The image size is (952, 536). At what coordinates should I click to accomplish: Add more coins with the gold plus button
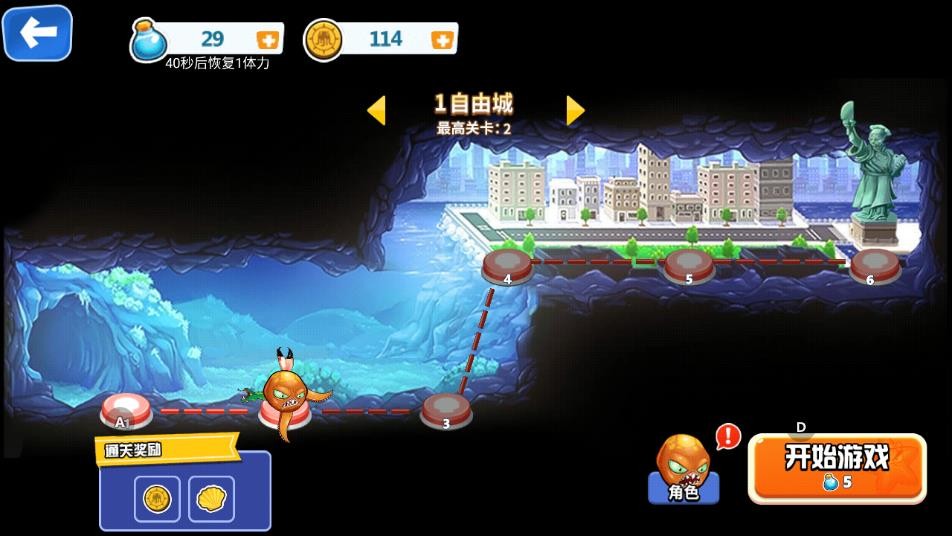tap(442, 40)
